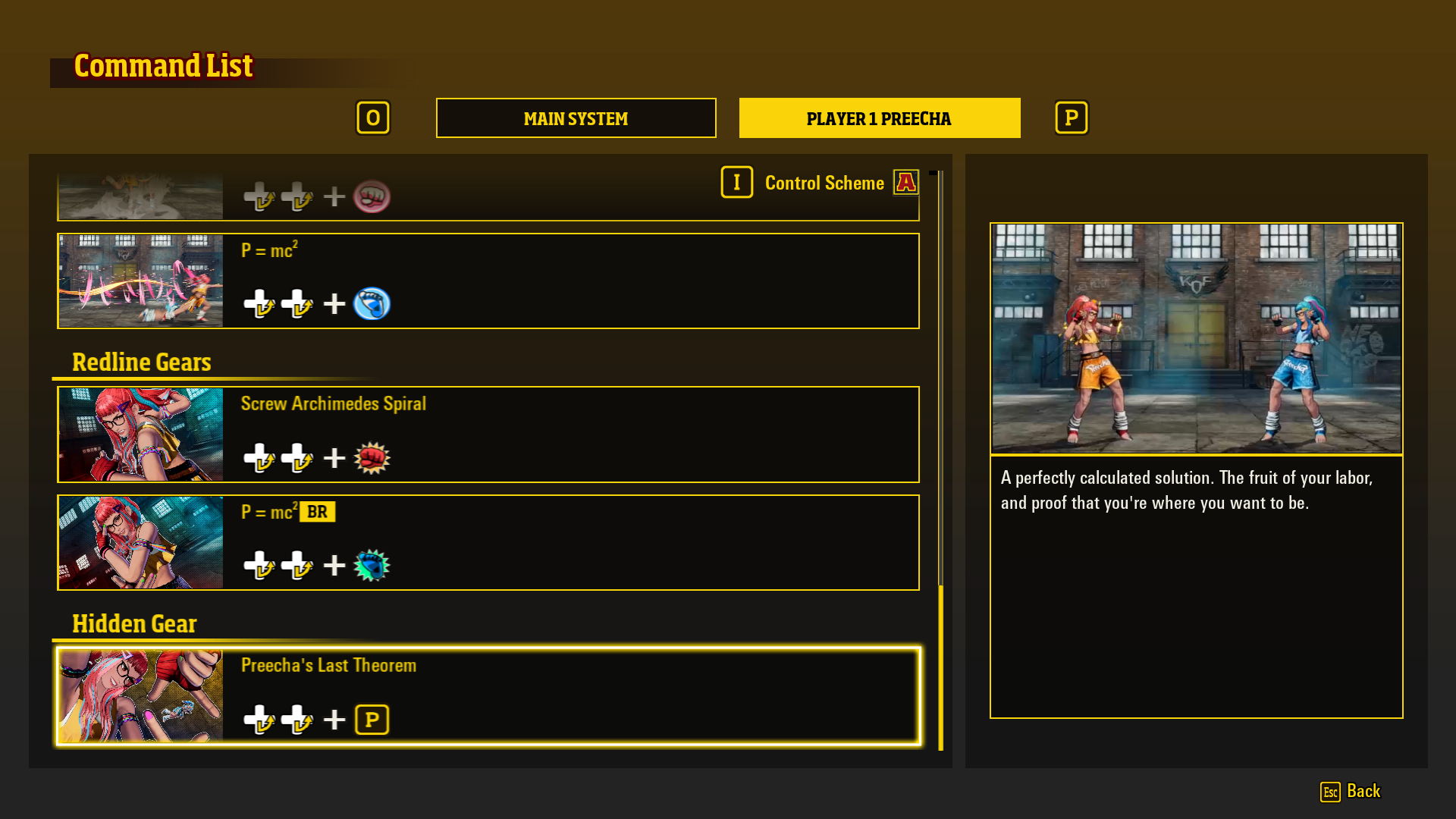
Task: Click the P key icon beside Player 1 Preecha
Action: tap(1072, 118)
